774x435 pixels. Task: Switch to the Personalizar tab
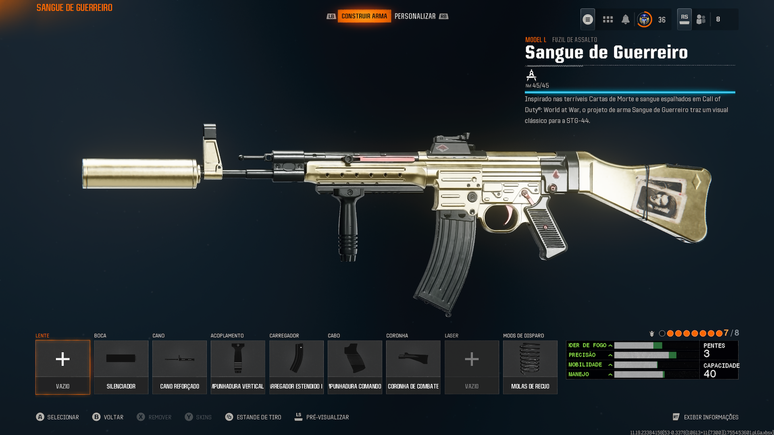pos(414,16)
